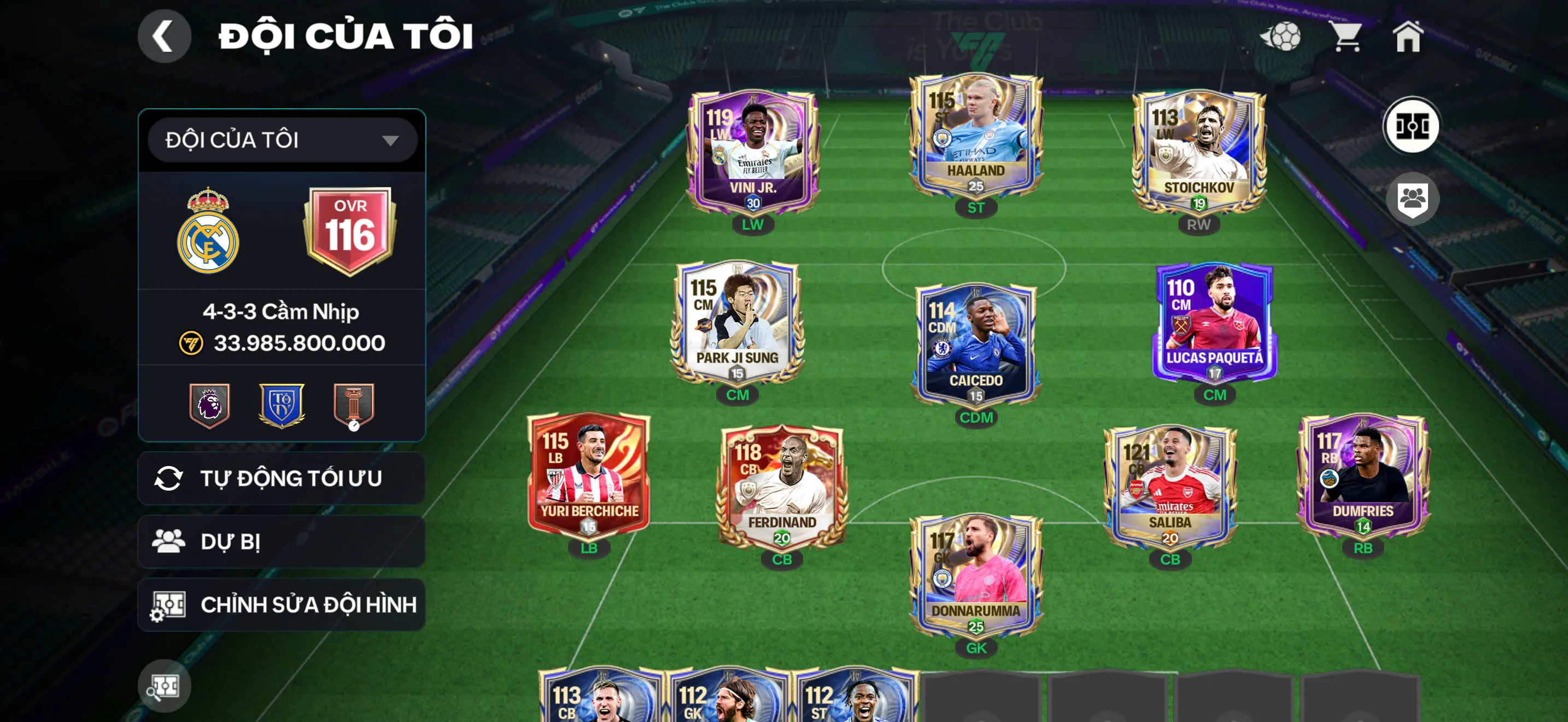Open the ĐỘI CỦA TÔI squad dropdown
Image resolution: width=1568 pixels, height=722 pixels.
(279, 139)
